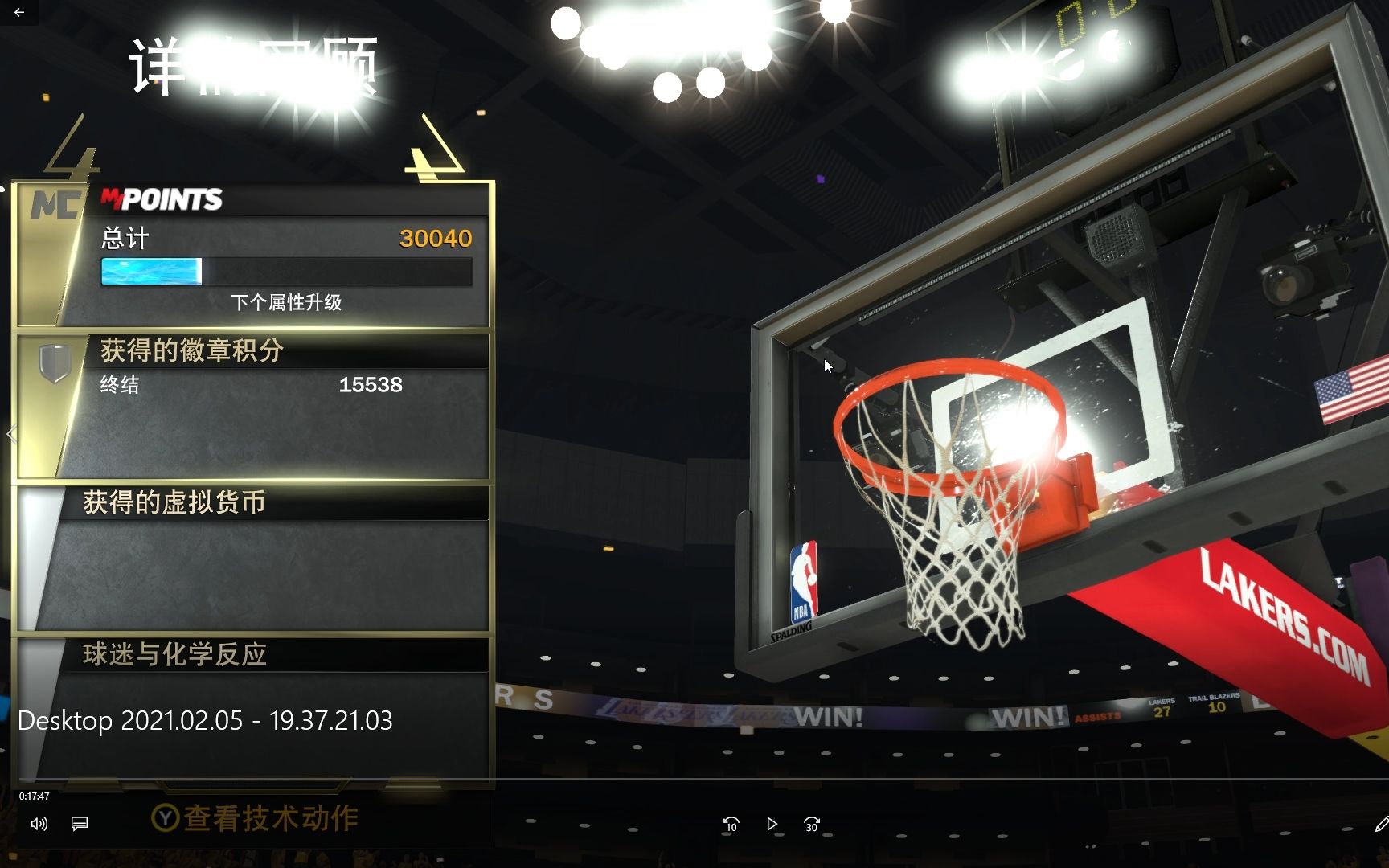
Task: Skip back 10 seconds
Action: 731,824
